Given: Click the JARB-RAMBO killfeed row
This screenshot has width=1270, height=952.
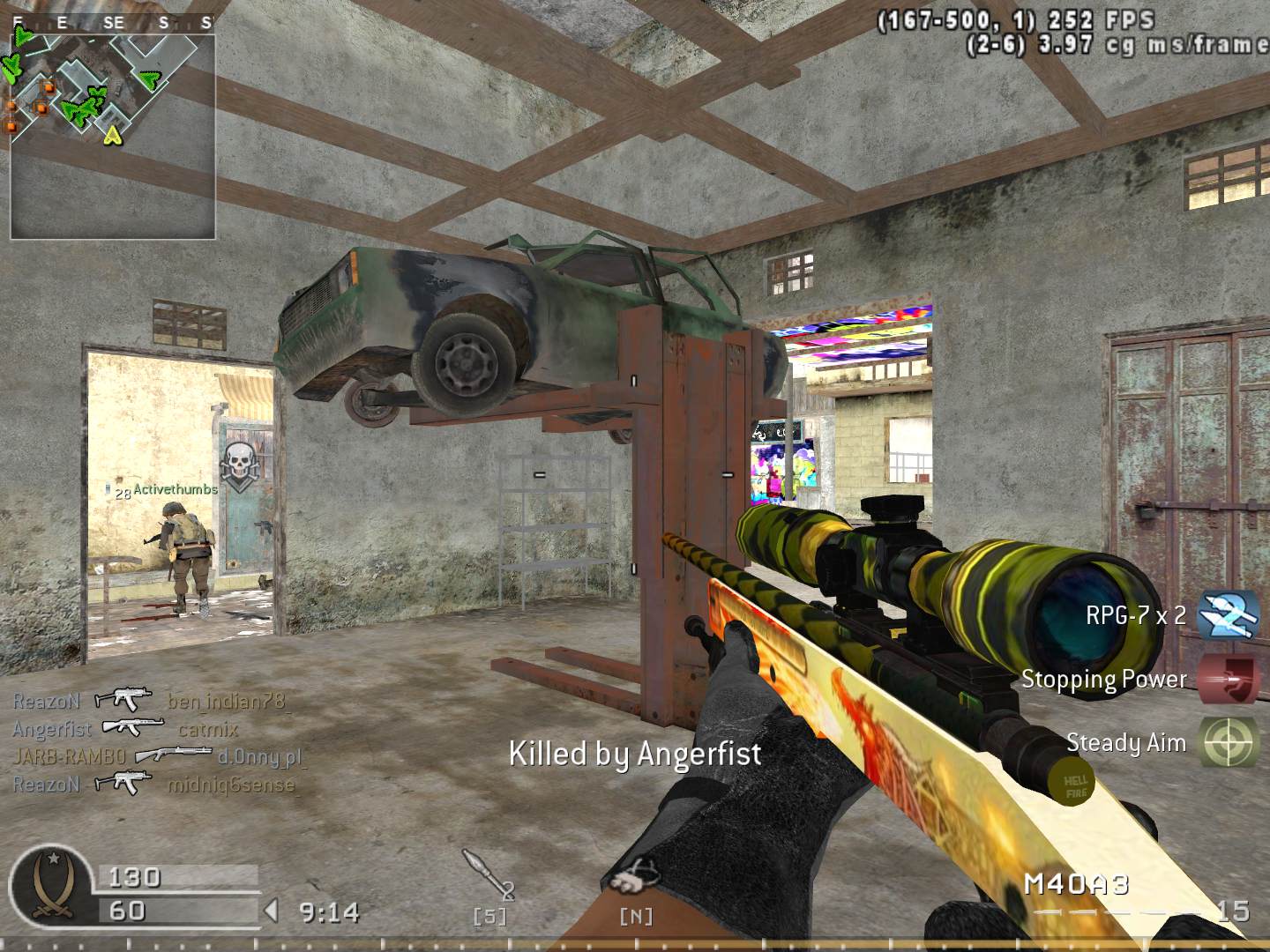Looking at the screenshot, I should [x=159, y=756].
